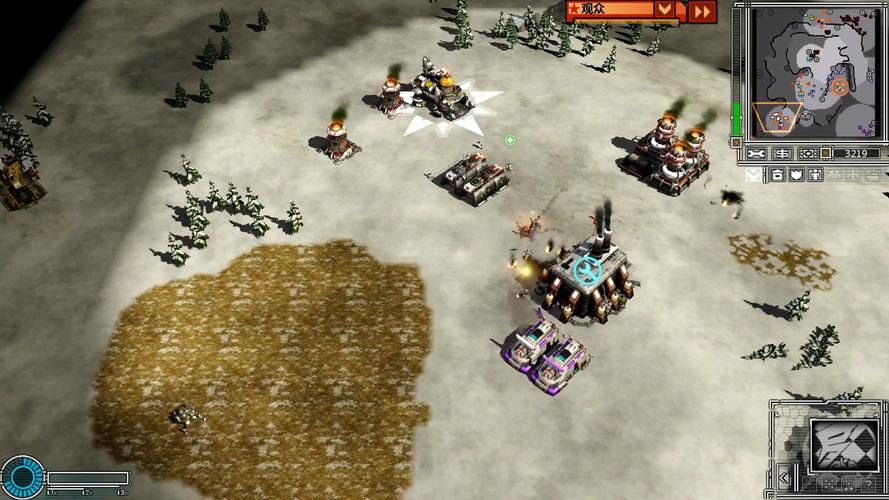Activate the dollar sign sell button
Screen dimensions: 889x500
(782, 153)
